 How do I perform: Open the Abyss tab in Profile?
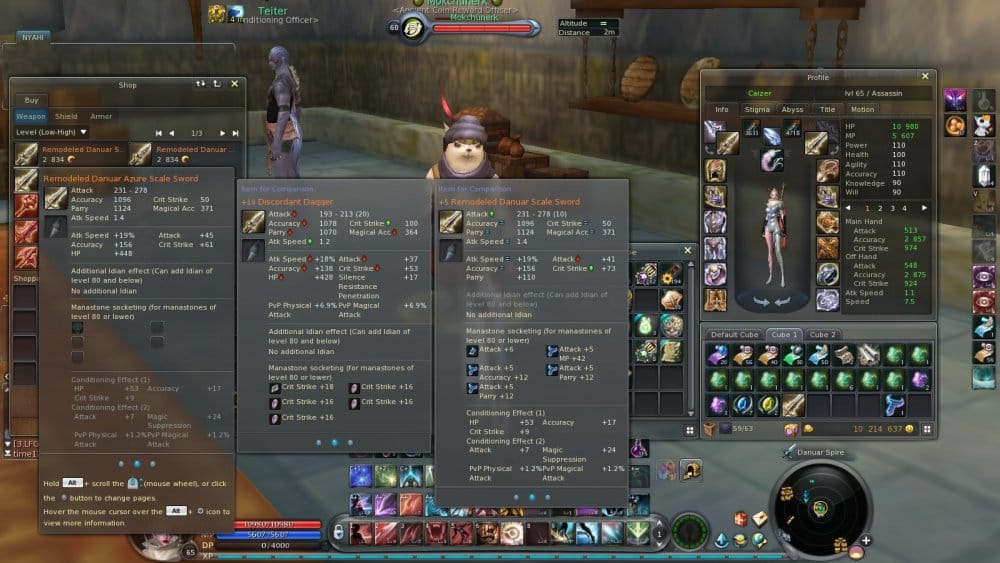(792, 109)
